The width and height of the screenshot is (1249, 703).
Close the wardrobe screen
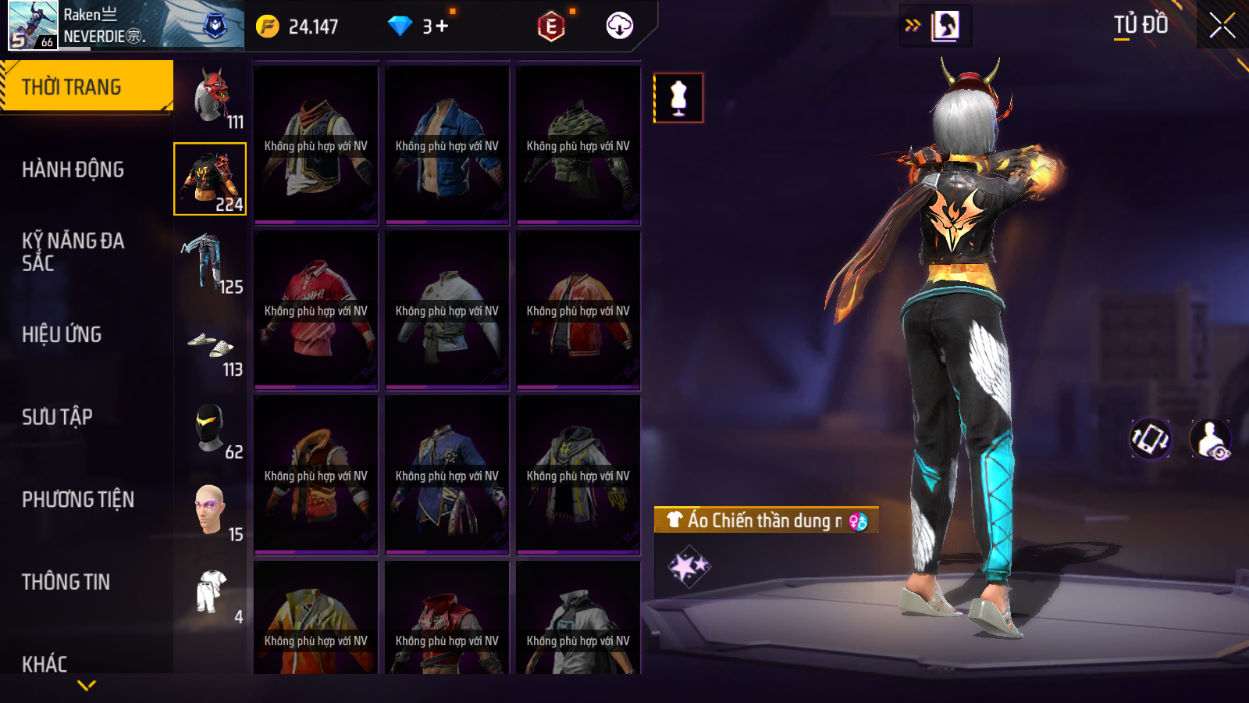click(1222, 26)
